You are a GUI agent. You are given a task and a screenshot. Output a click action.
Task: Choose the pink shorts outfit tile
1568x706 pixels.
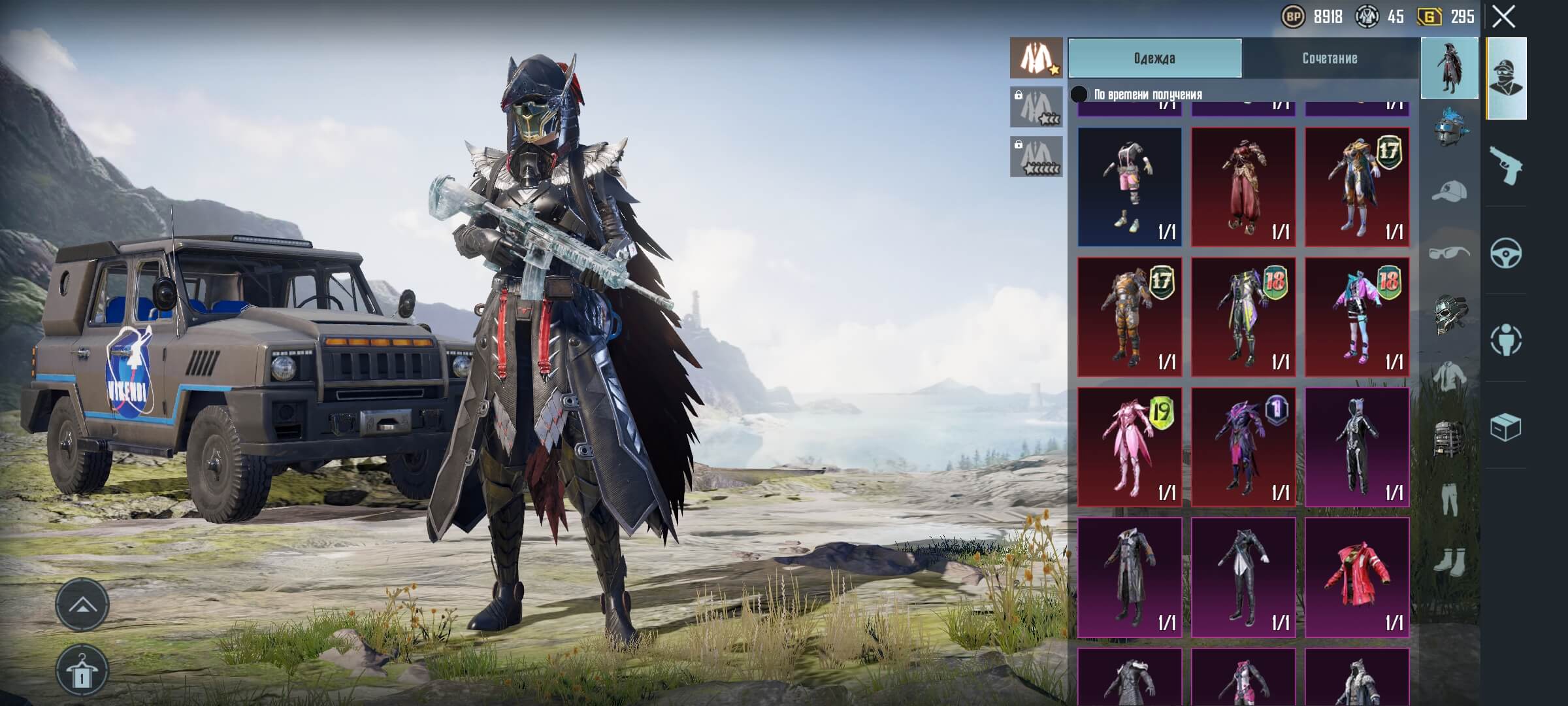pyautogui.click(x=1130, y=187)
